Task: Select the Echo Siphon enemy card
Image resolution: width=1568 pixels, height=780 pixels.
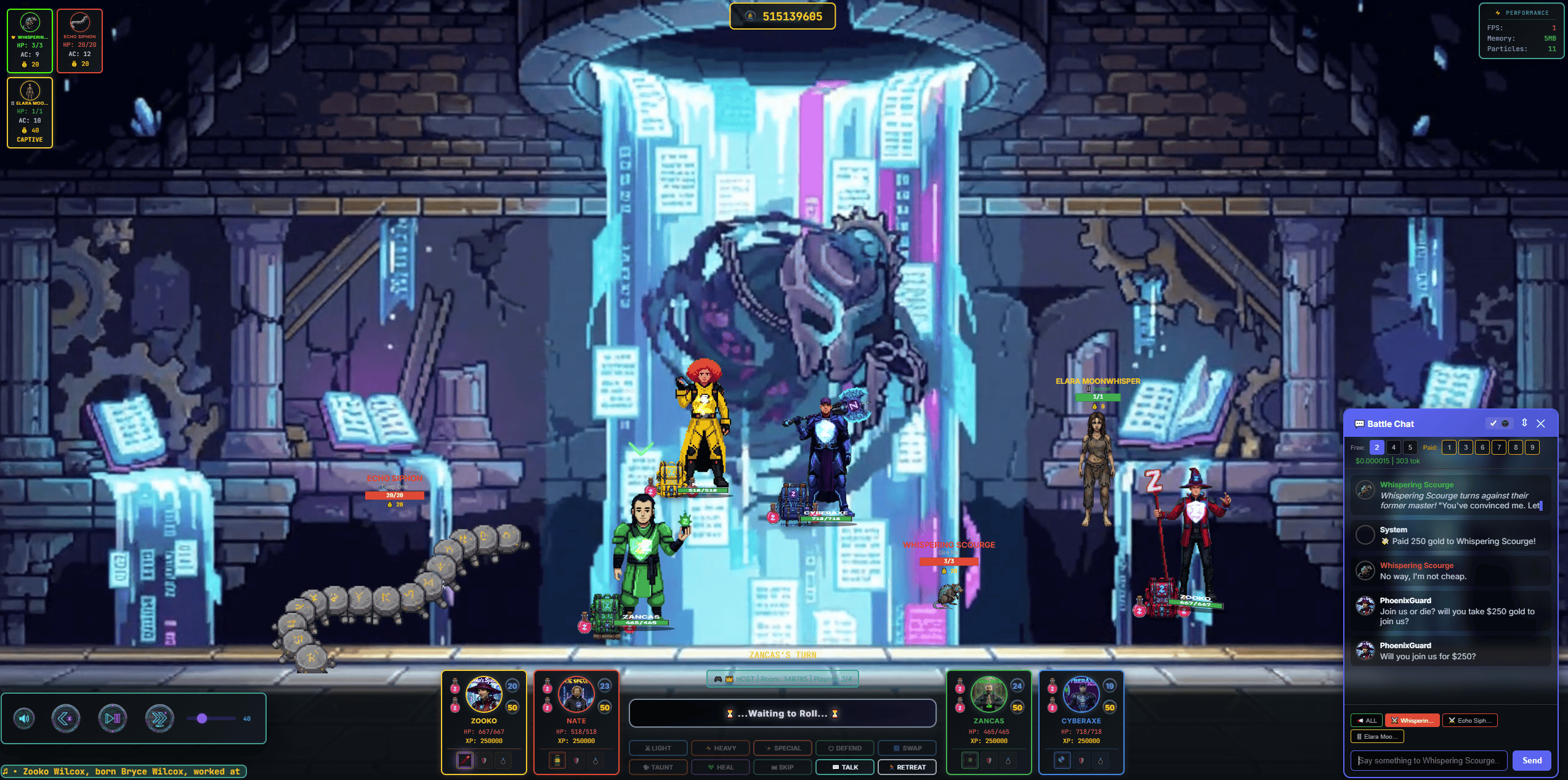Action: [79, 41]
